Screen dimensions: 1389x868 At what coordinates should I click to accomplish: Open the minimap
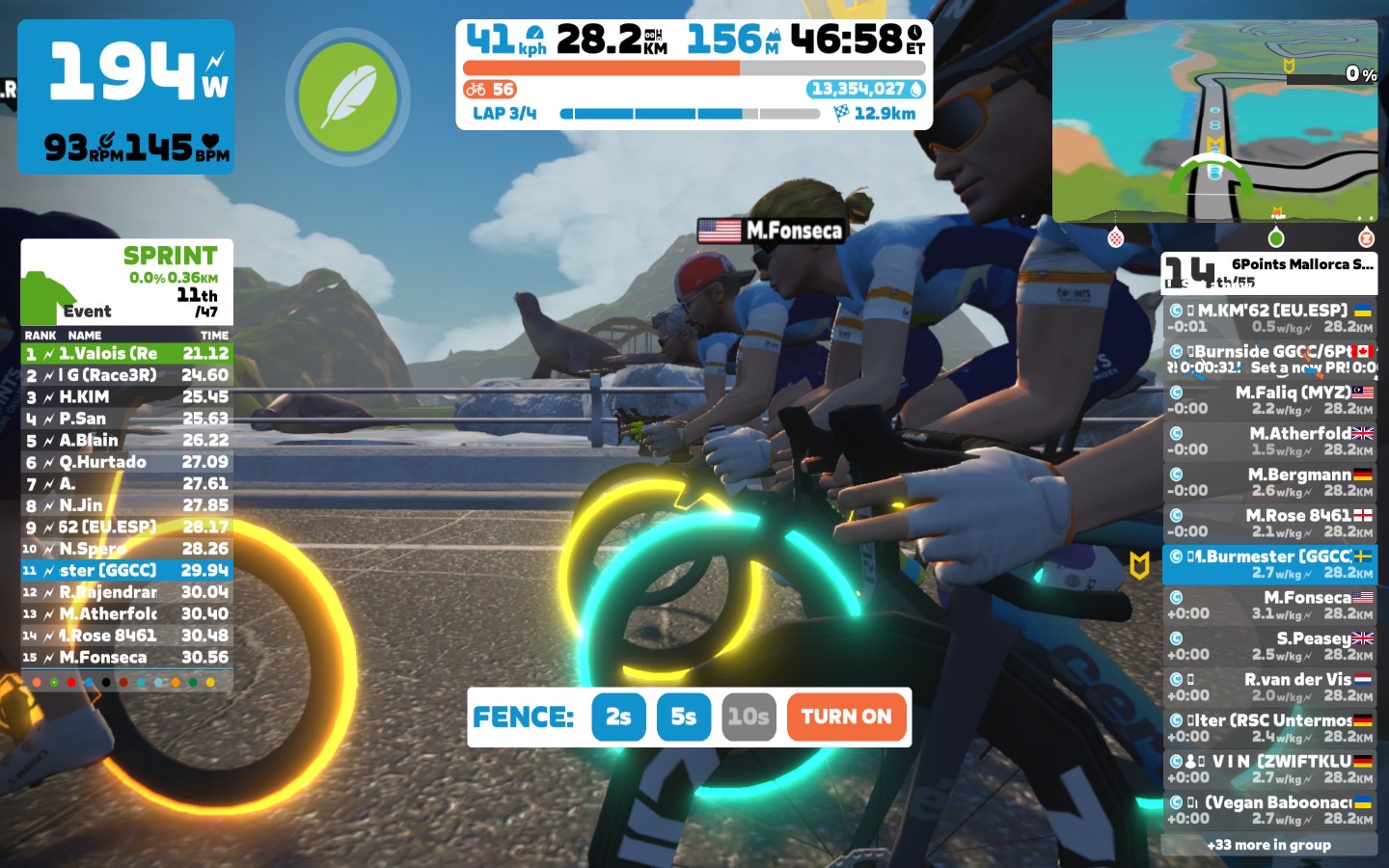click(1214, 122)
